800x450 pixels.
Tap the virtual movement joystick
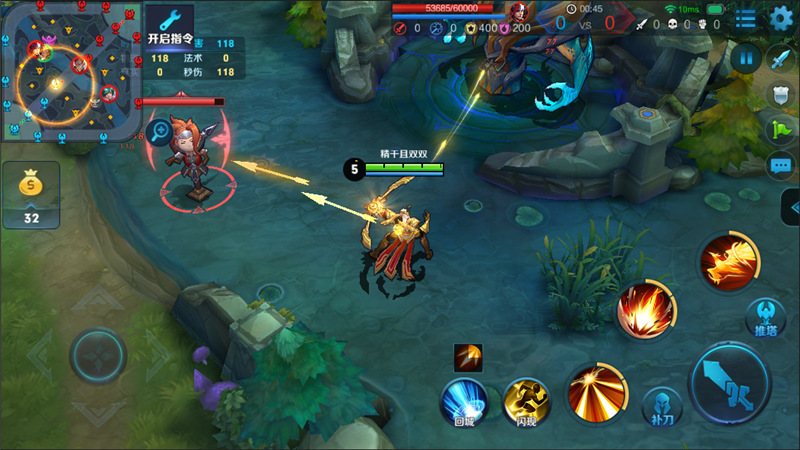pos(97,355)
